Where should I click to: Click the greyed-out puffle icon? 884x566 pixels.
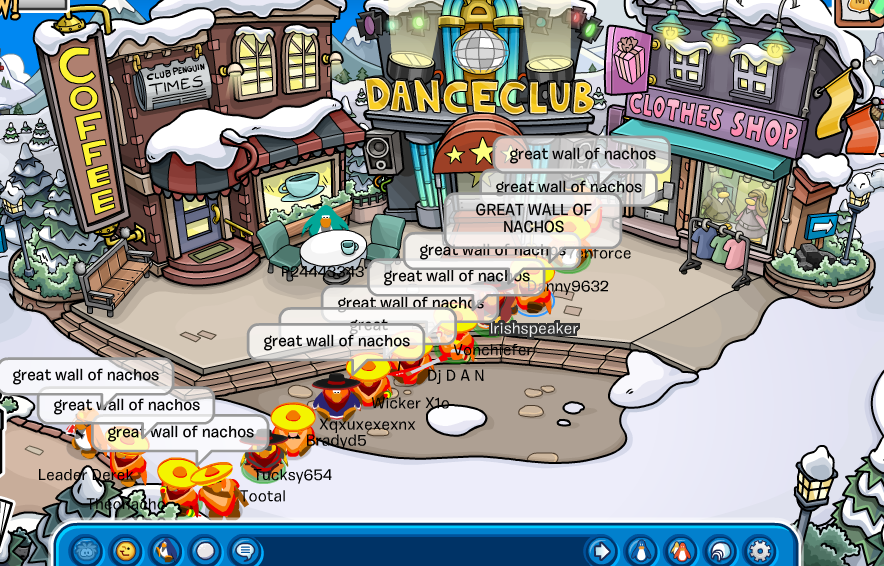pos(86,550)
